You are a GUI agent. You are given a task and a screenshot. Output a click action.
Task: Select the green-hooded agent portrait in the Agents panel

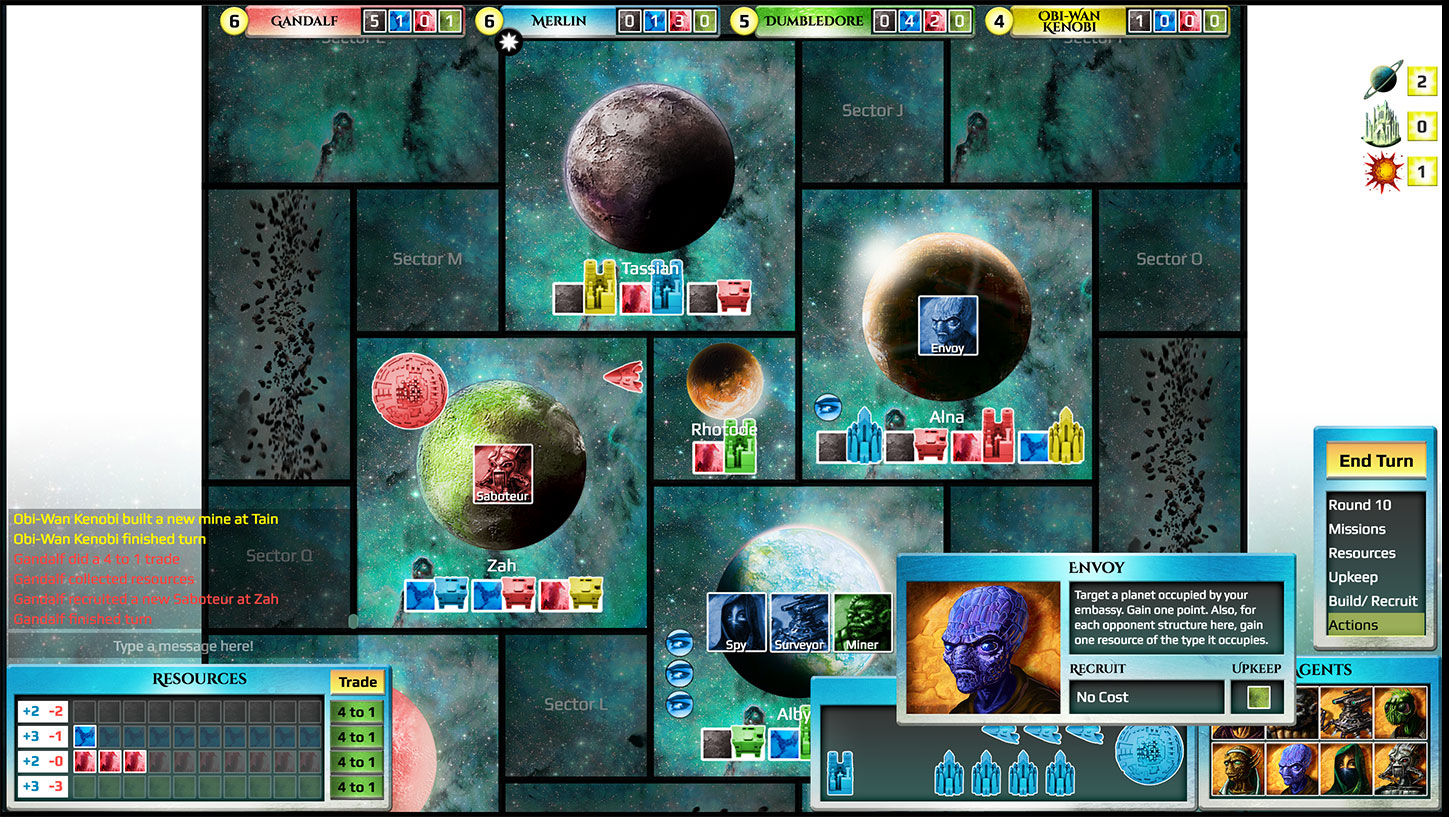(x=1346, y=768)
